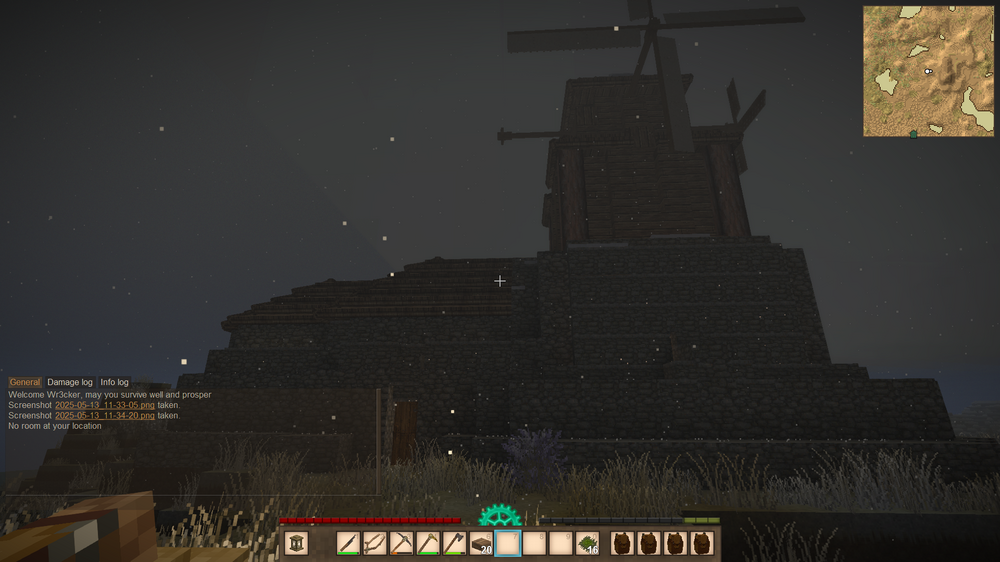Choose the grey pickaxe with orange durability bar
This screenshot has height=562, width=1000.
click(x=401, y=543)
